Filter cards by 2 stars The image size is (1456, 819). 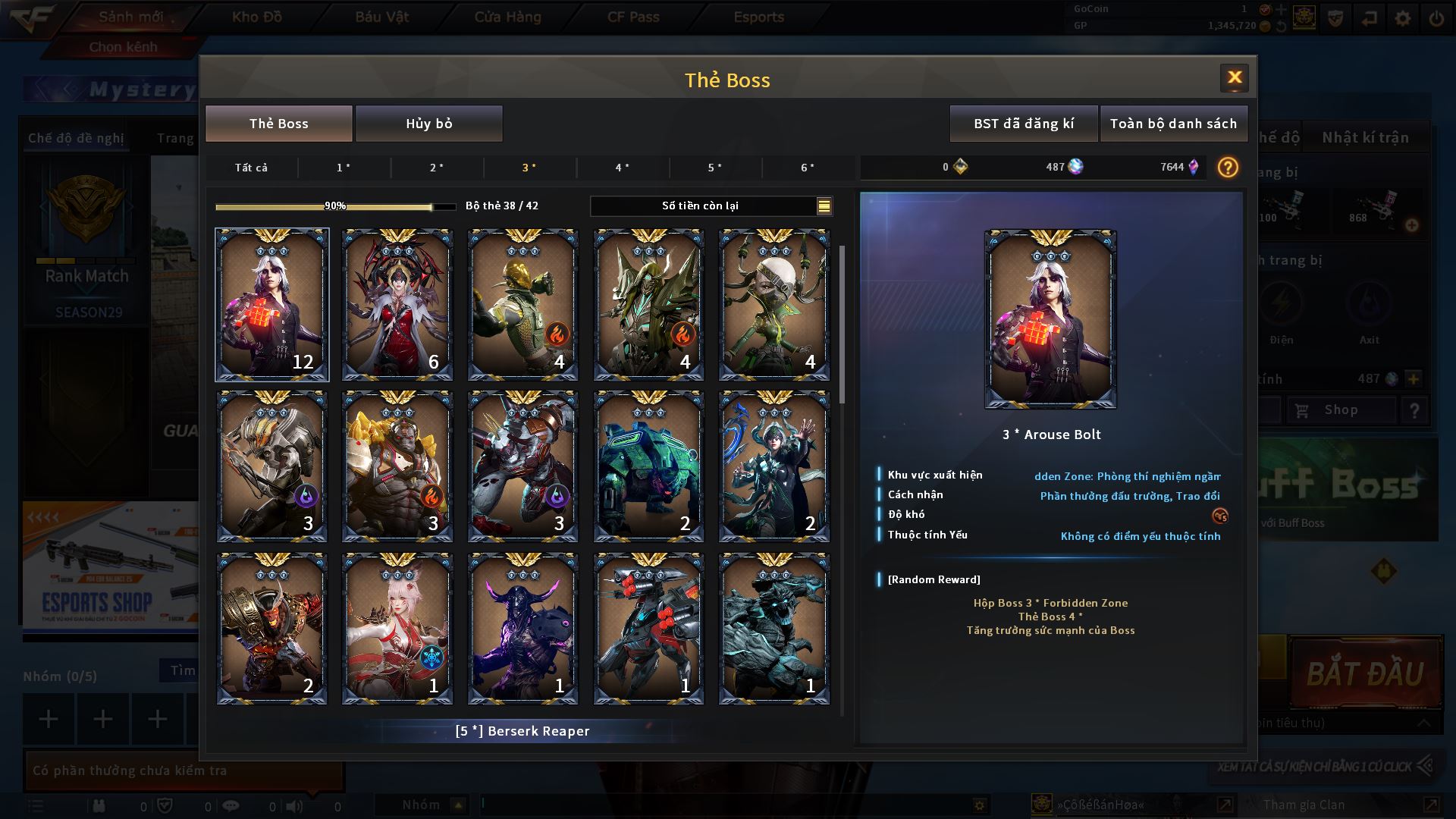(x=437, y=168)
